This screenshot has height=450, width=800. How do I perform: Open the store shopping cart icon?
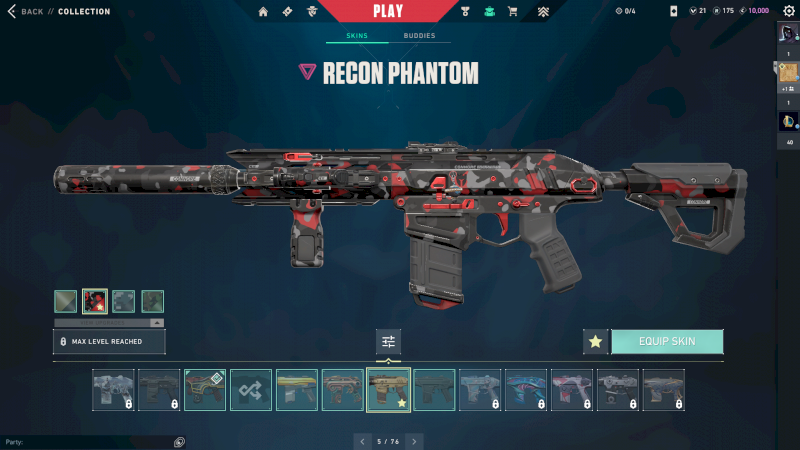pyautogui.click(x=513, y=12)
